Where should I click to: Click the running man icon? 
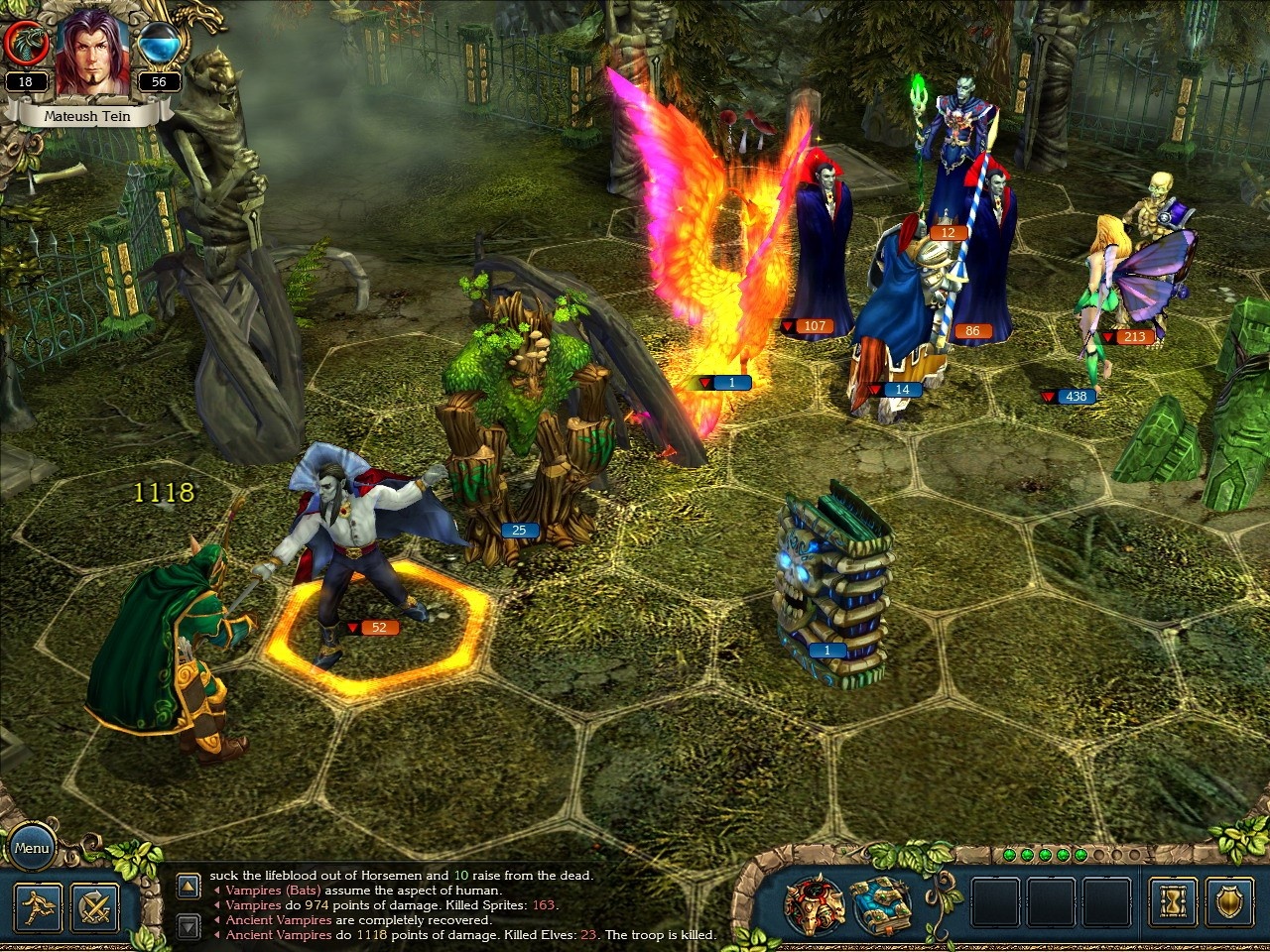40,905
